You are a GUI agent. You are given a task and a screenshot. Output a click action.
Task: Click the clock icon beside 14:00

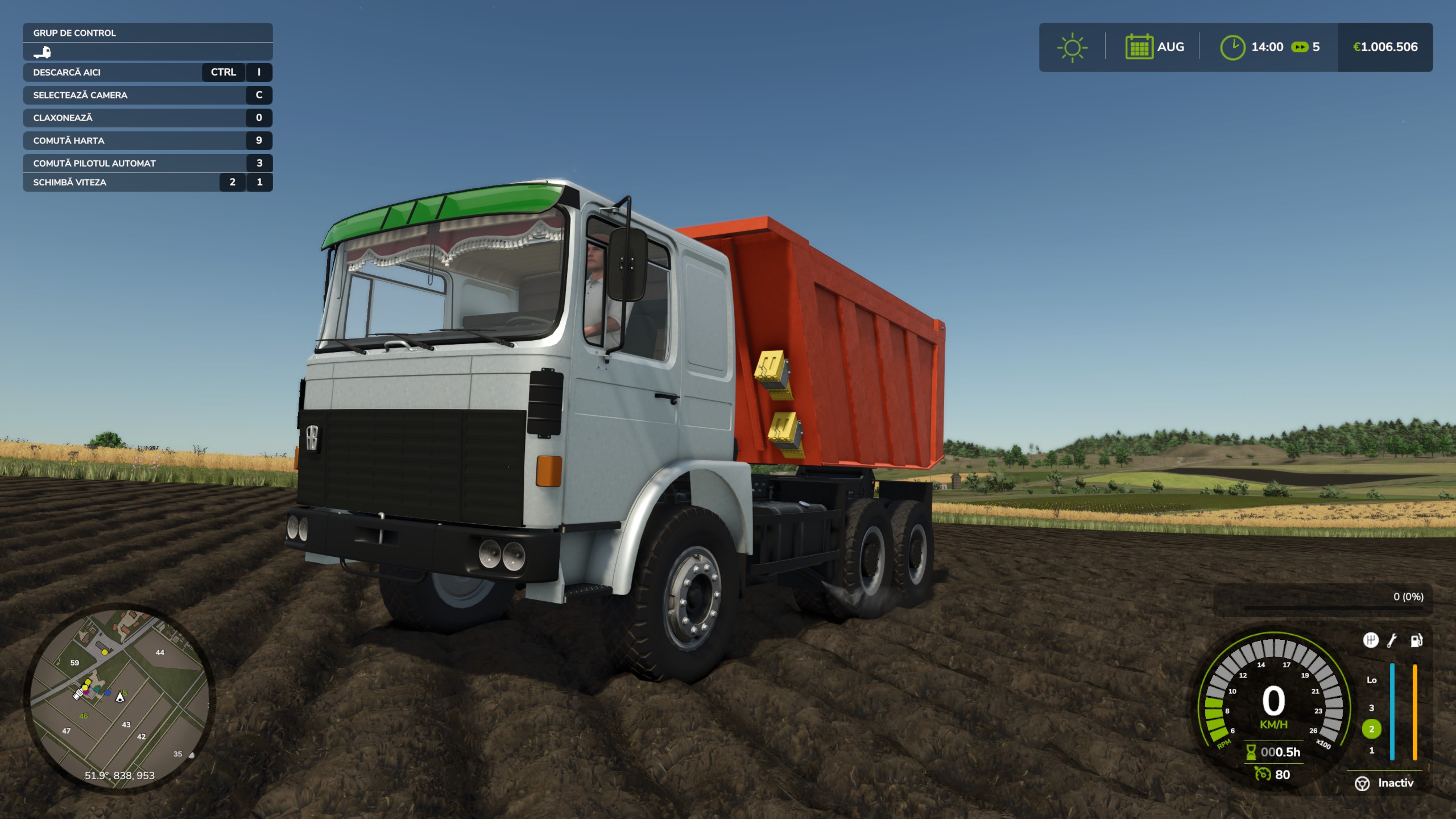pos(1232,47)
